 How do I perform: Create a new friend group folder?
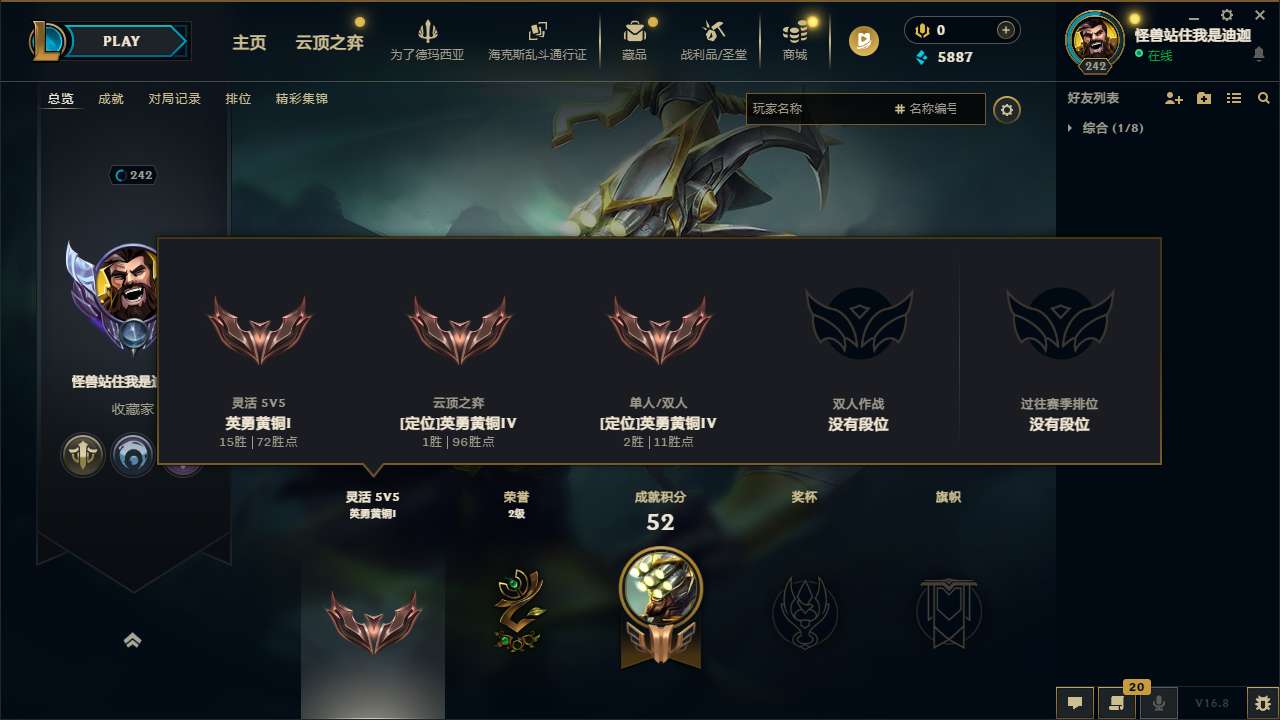[x=1202, y=98]
